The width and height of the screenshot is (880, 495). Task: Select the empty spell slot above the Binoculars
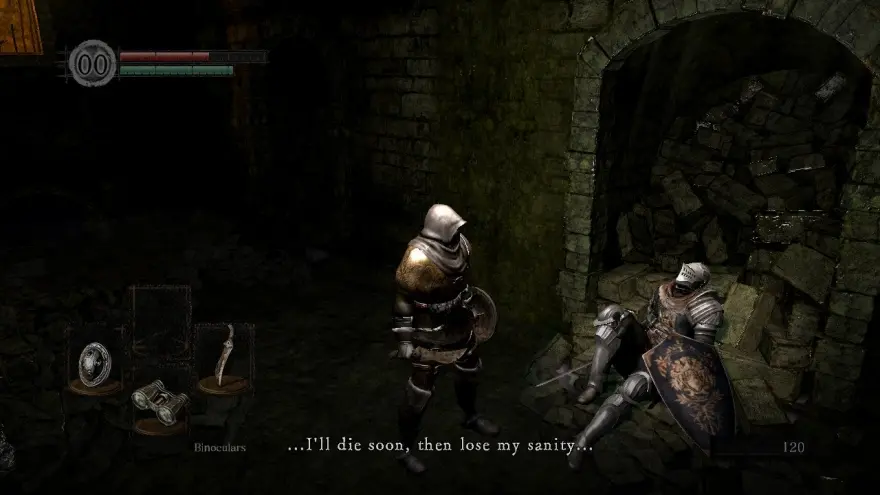(x=160, y=320)
